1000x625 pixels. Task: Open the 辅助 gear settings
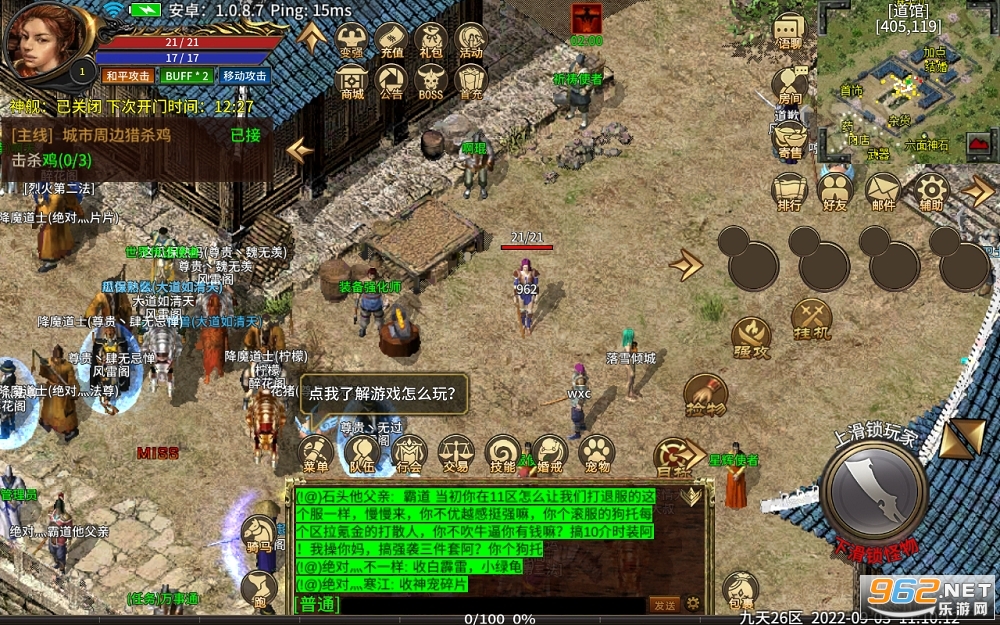pos(931,191)
